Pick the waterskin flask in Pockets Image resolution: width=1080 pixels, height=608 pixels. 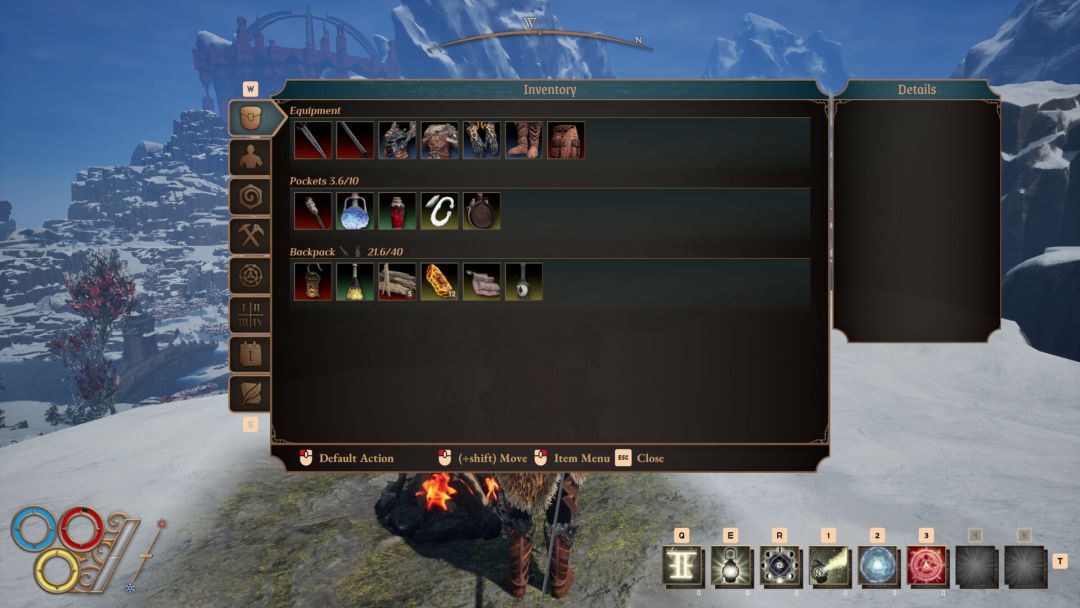482,211
